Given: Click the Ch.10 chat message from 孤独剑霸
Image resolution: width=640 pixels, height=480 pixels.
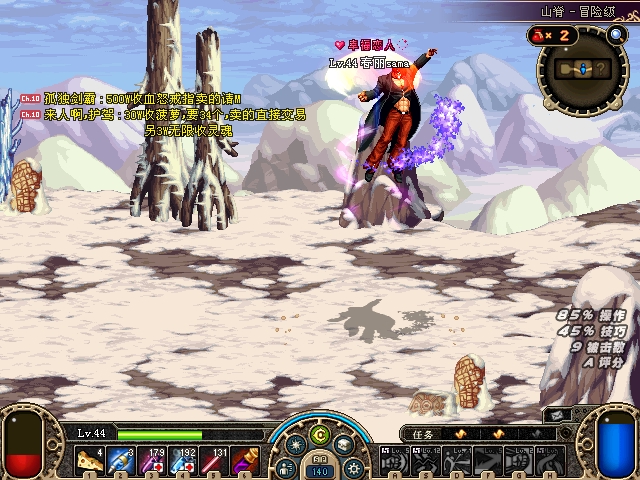Looking at the screenshot, I should [130, 100].
